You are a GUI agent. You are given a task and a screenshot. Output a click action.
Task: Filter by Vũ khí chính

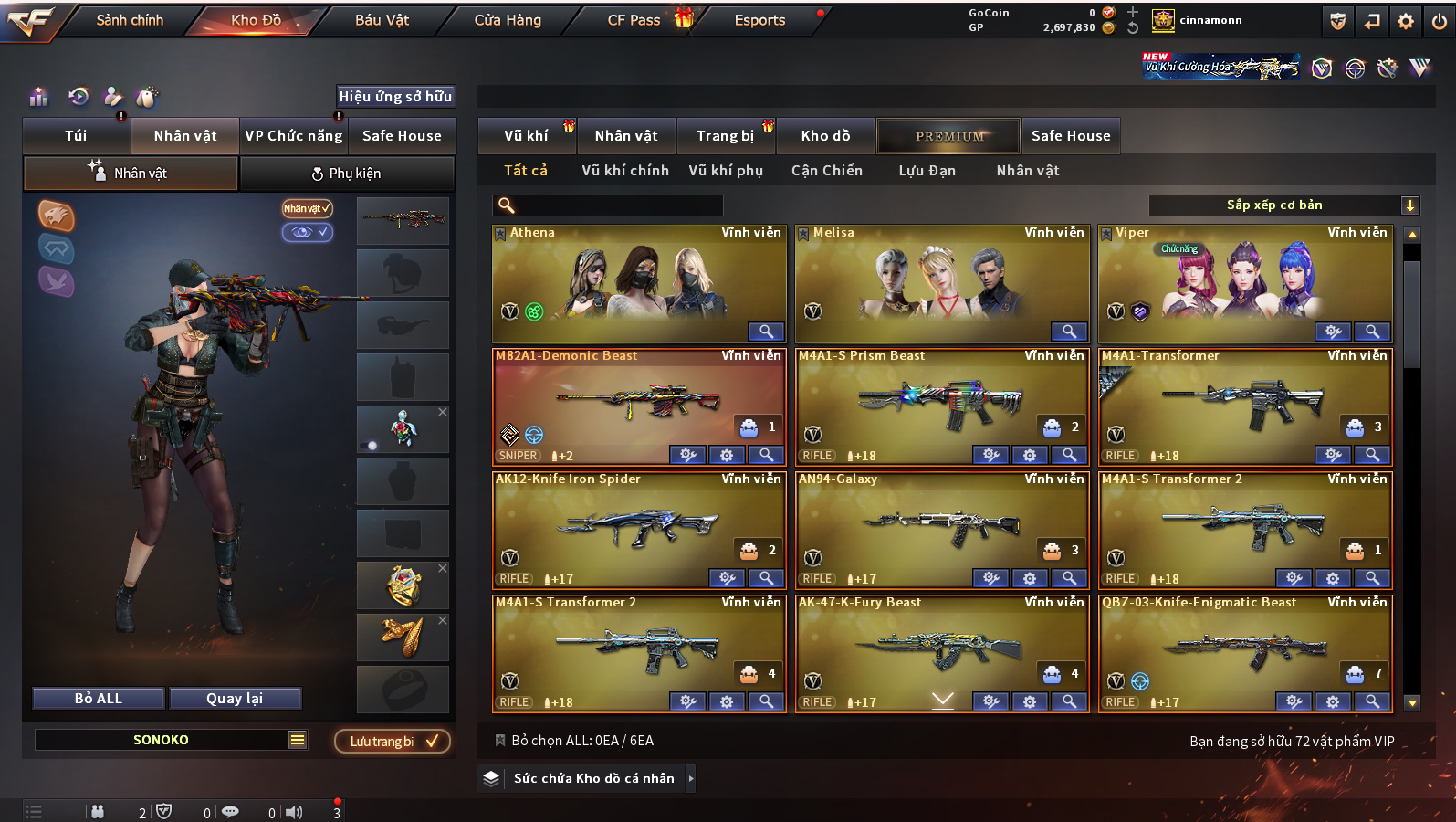pyautogui.click(x=625, y=171)
